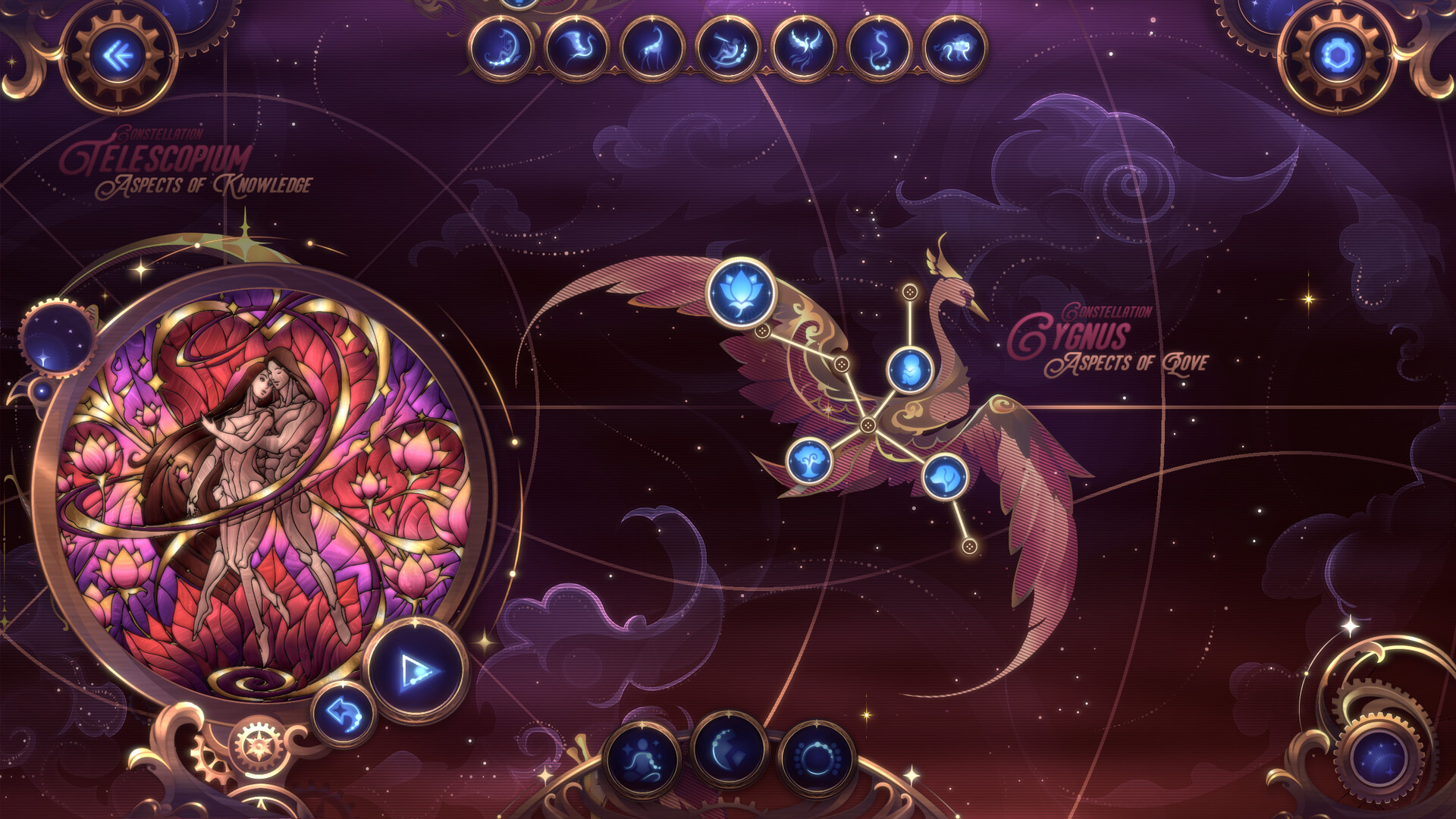Image resolution: width=1456 pixels, height=819 pixels.
Task: Select the dotted ring icon at bottom bar
Action: pos(819,758)
